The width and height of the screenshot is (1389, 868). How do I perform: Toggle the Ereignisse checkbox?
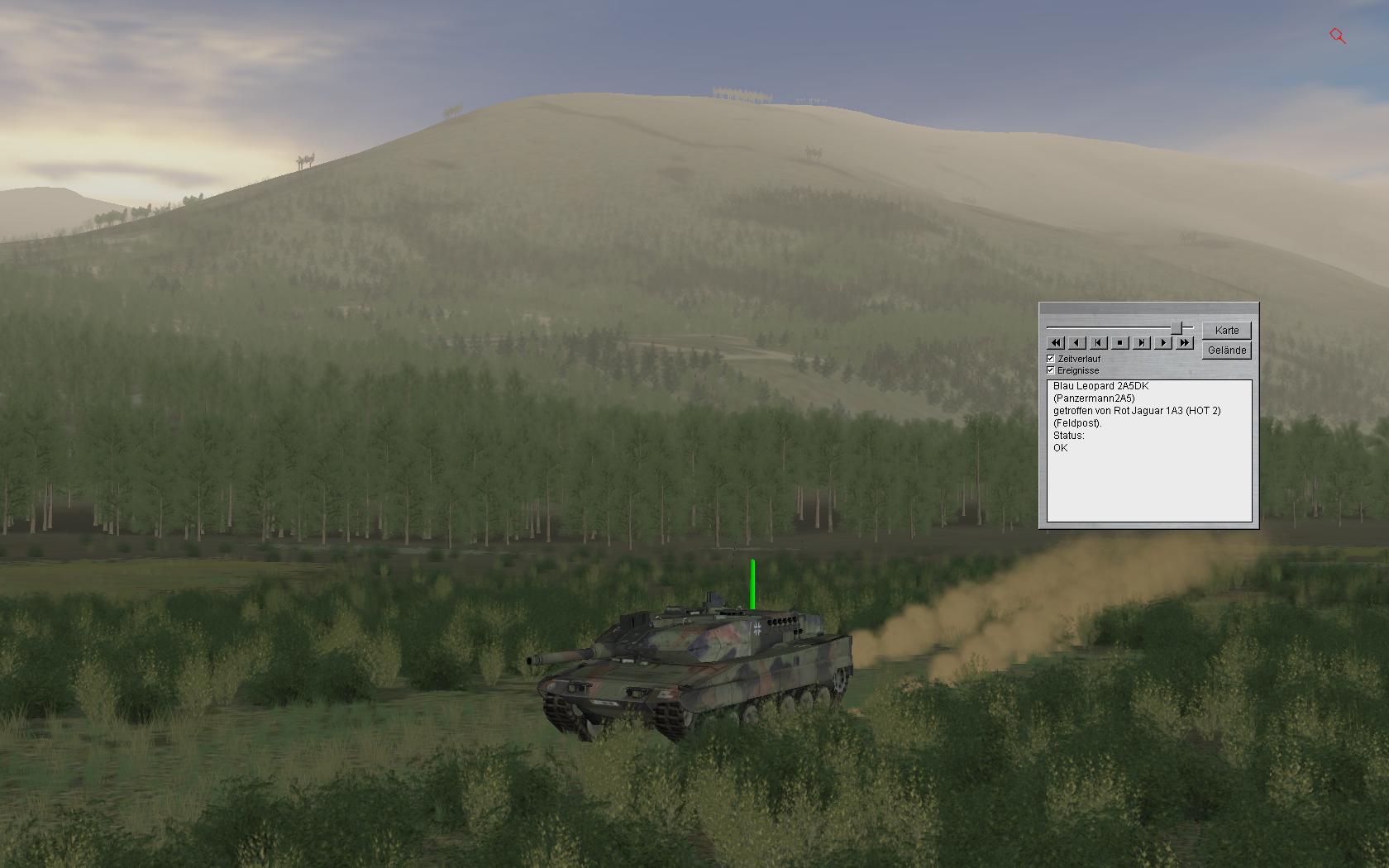coord(1051,370)
